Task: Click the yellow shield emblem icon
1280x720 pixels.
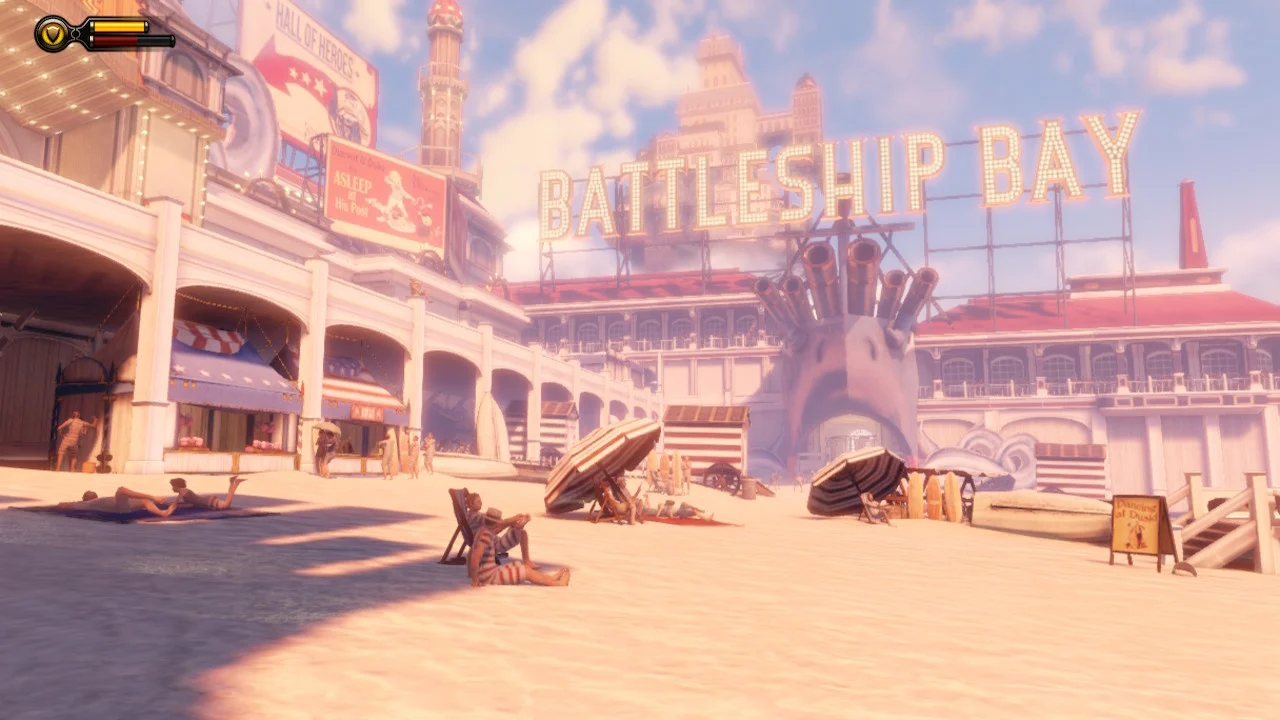Action: click(x=55, y=34)
